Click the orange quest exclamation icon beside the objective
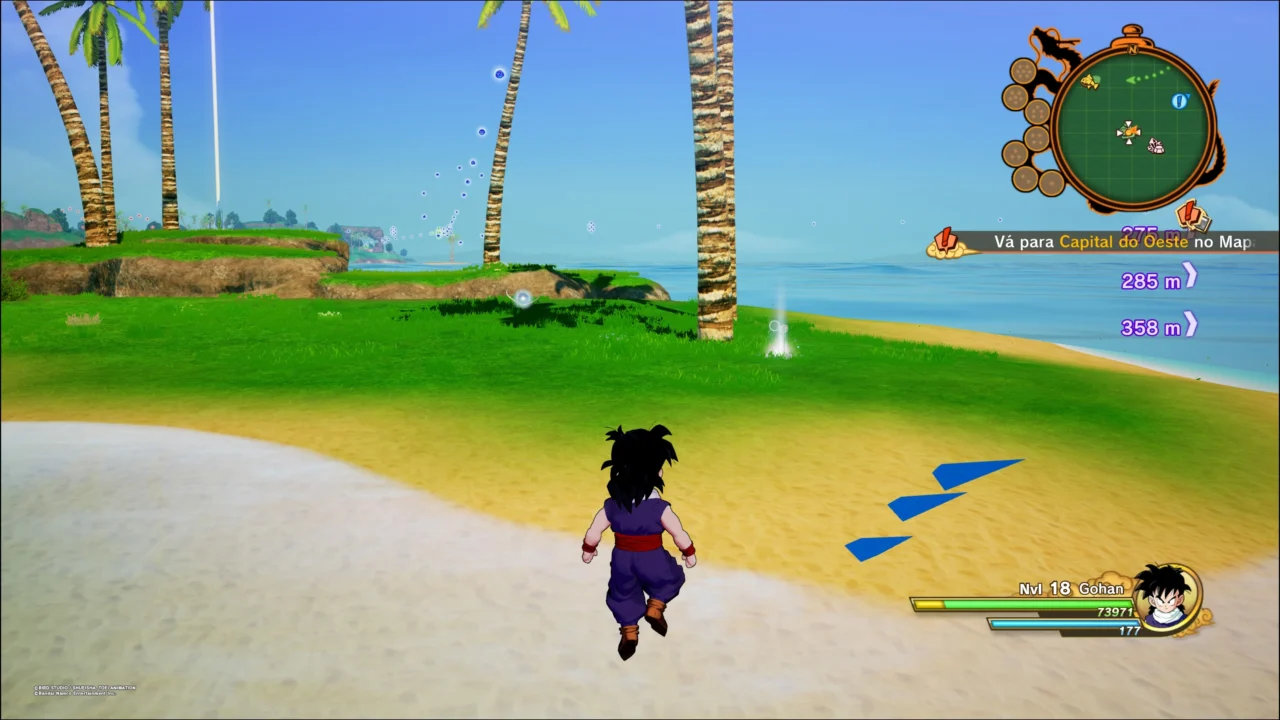 (945, 240)
